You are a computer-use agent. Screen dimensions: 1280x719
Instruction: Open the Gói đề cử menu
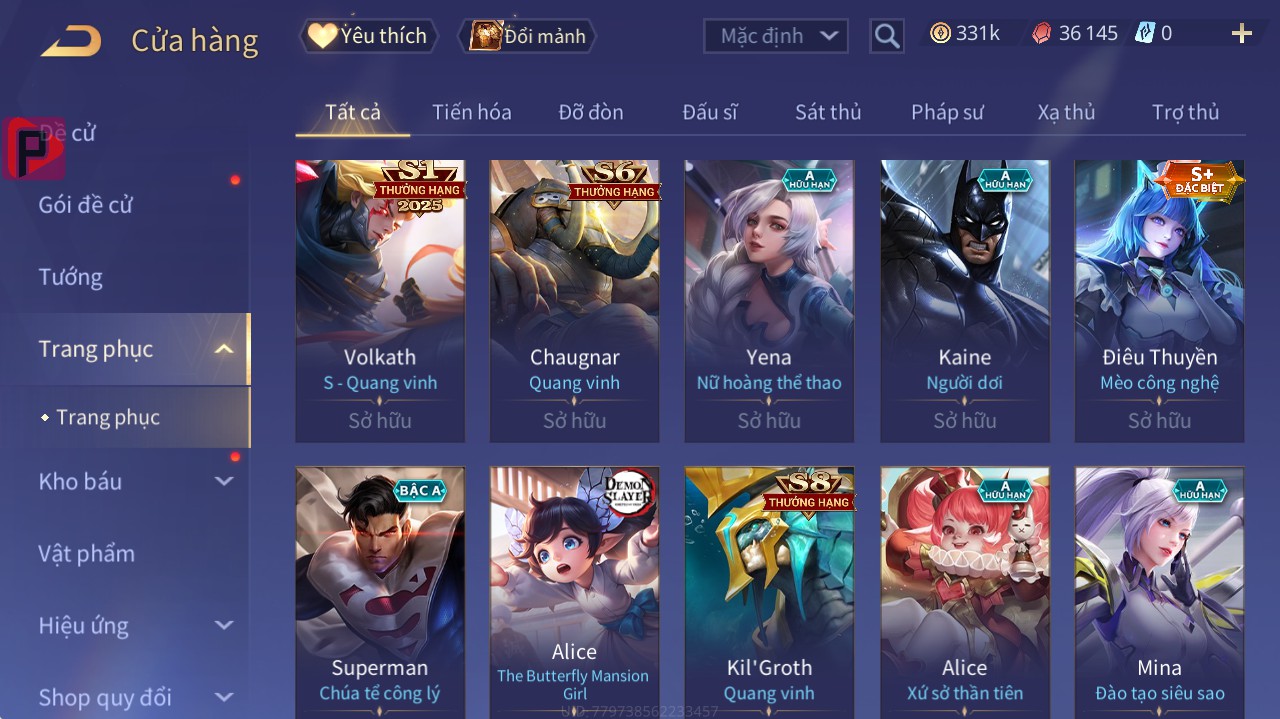[x=86, y=205]
